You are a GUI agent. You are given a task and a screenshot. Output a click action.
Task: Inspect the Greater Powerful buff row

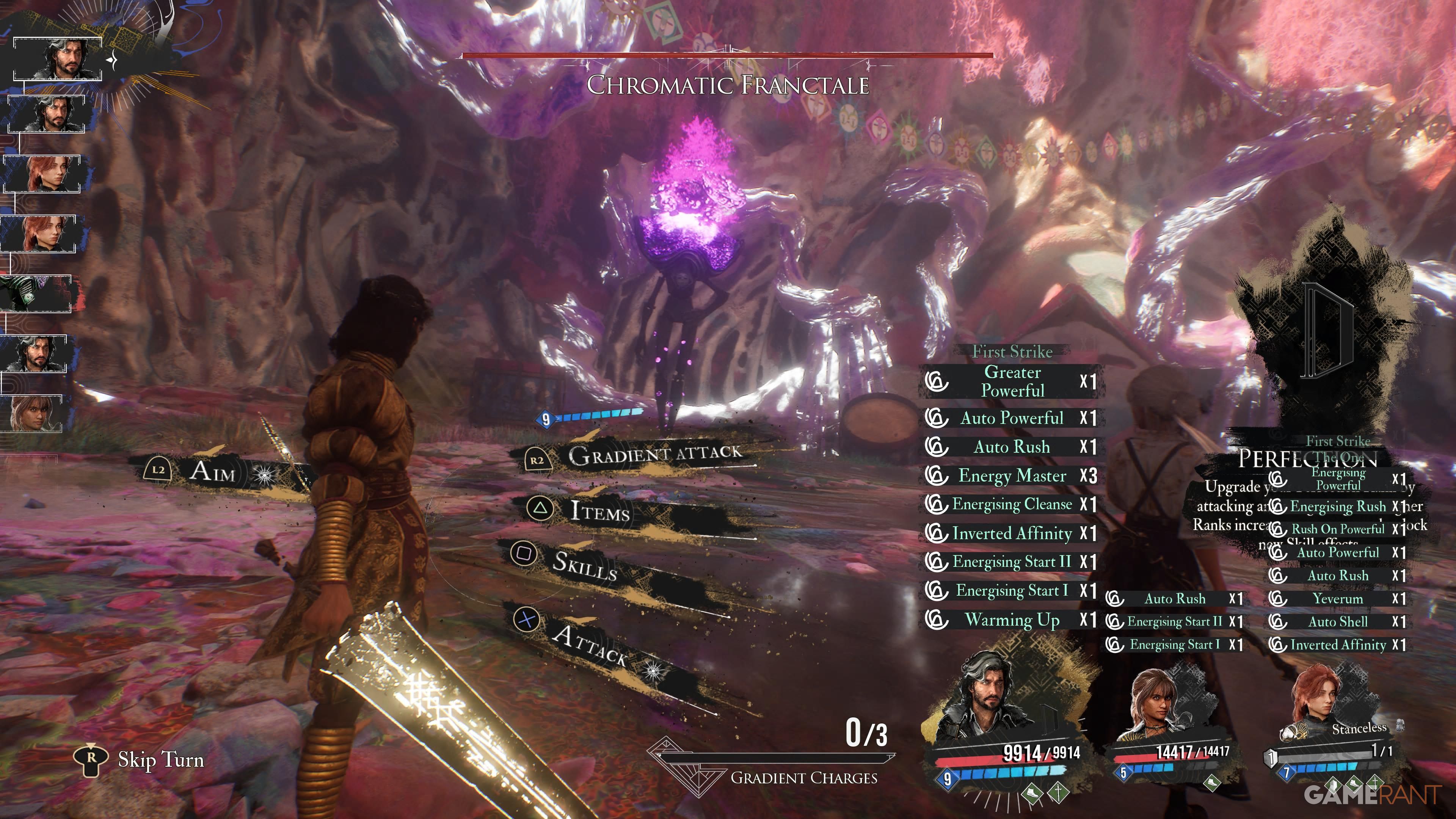[x=1011, y=381]
